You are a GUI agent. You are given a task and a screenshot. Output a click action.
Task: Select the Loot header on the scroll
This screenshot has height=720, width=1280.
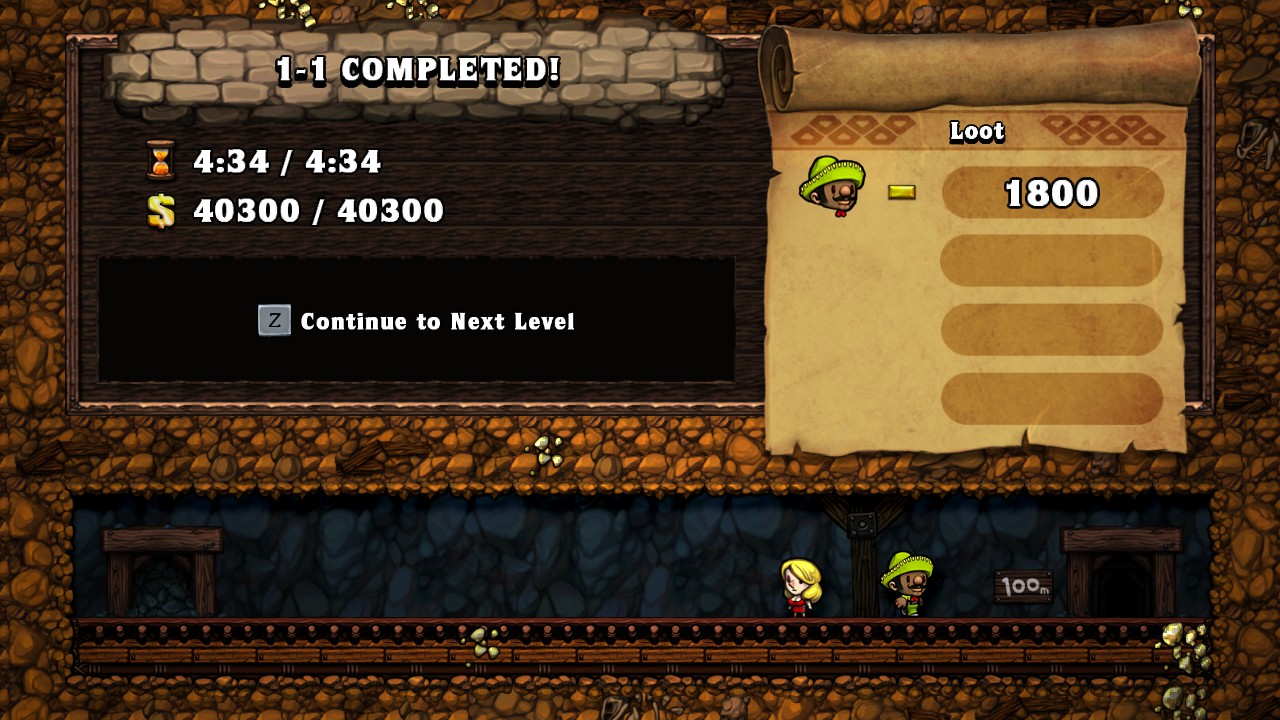click(978, 133)
